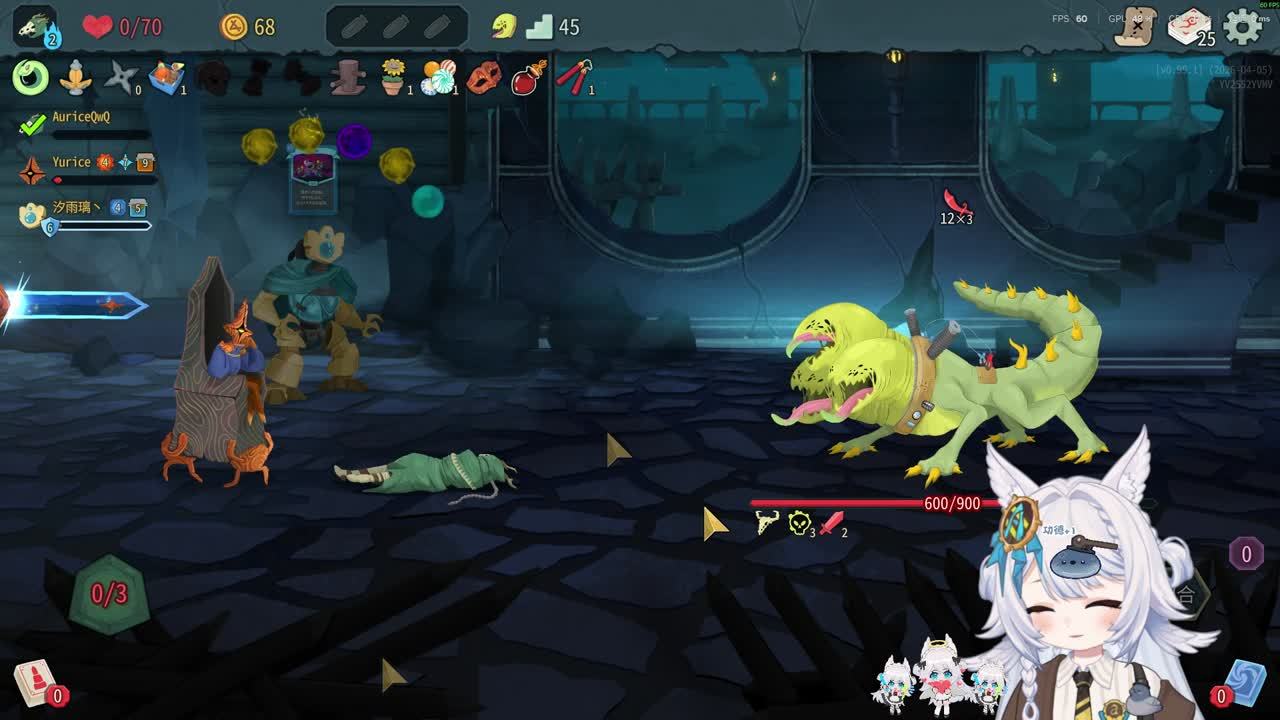Inspect the golden idol relic

(76, 77)
